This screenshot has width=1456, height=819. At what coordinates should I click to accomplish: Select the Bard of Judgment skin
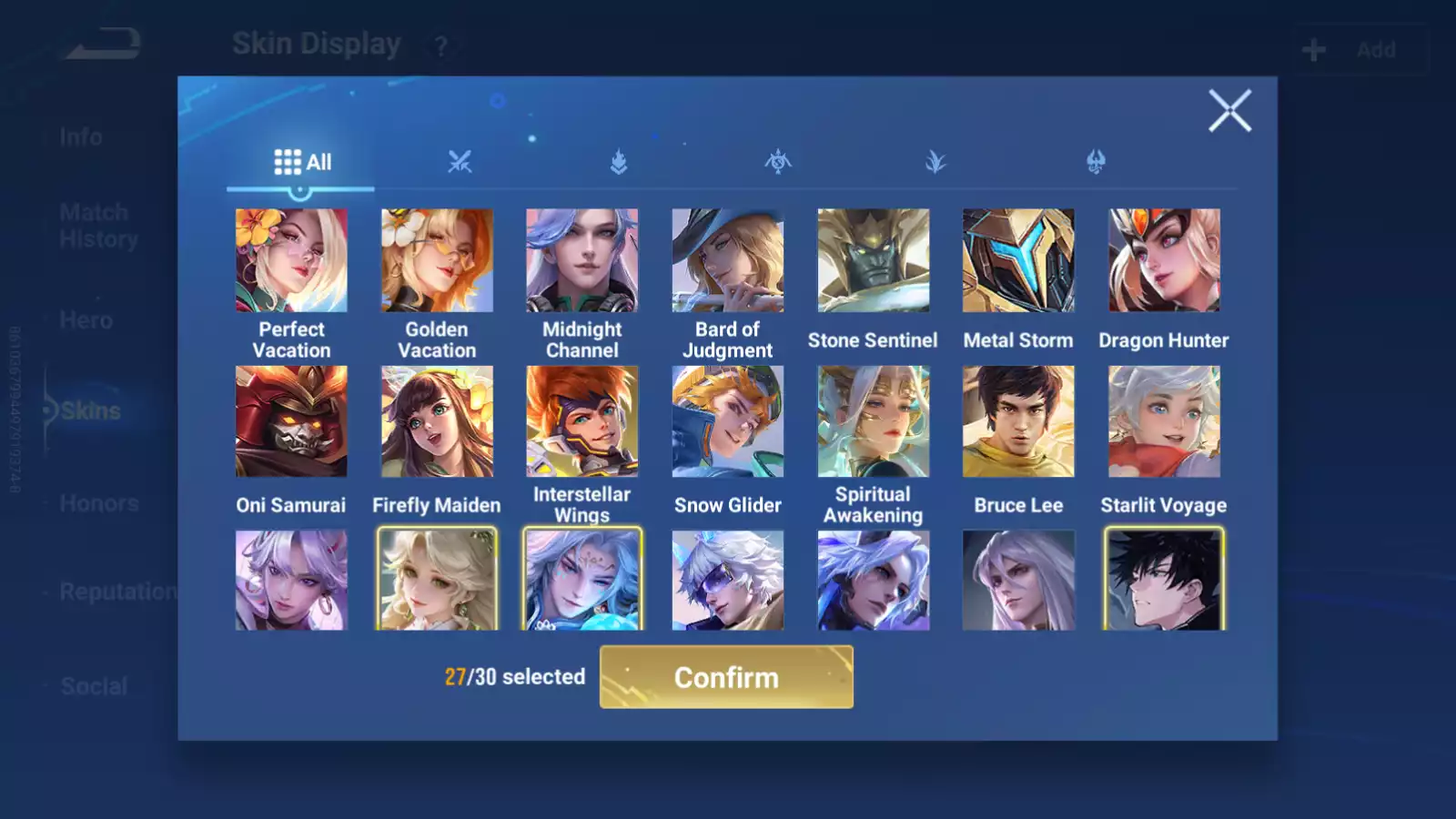pos(728,261)
